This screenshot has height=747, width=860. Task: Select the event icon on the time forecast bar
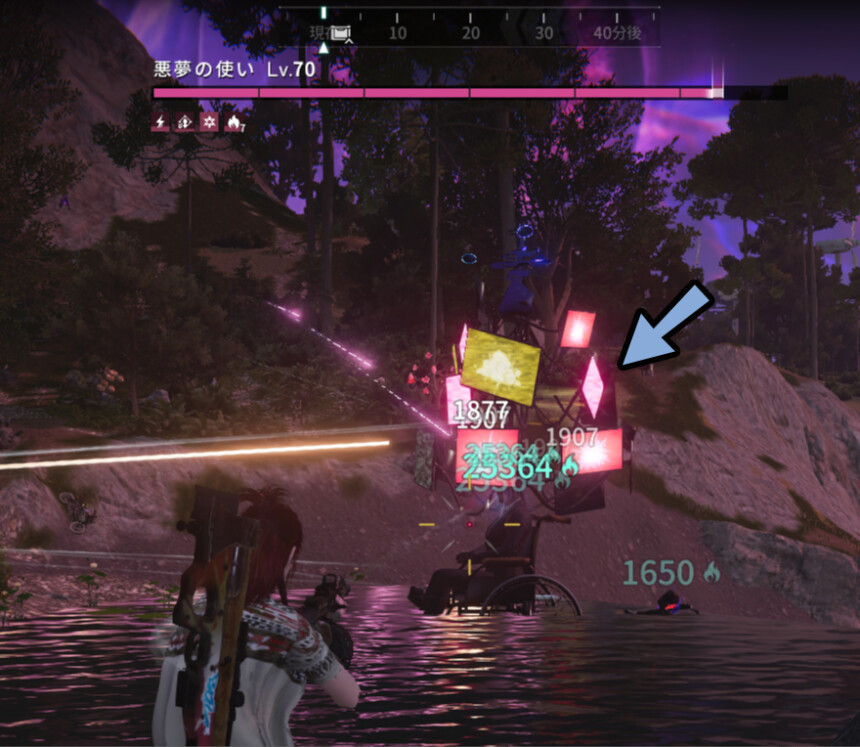tap(342, 33)
